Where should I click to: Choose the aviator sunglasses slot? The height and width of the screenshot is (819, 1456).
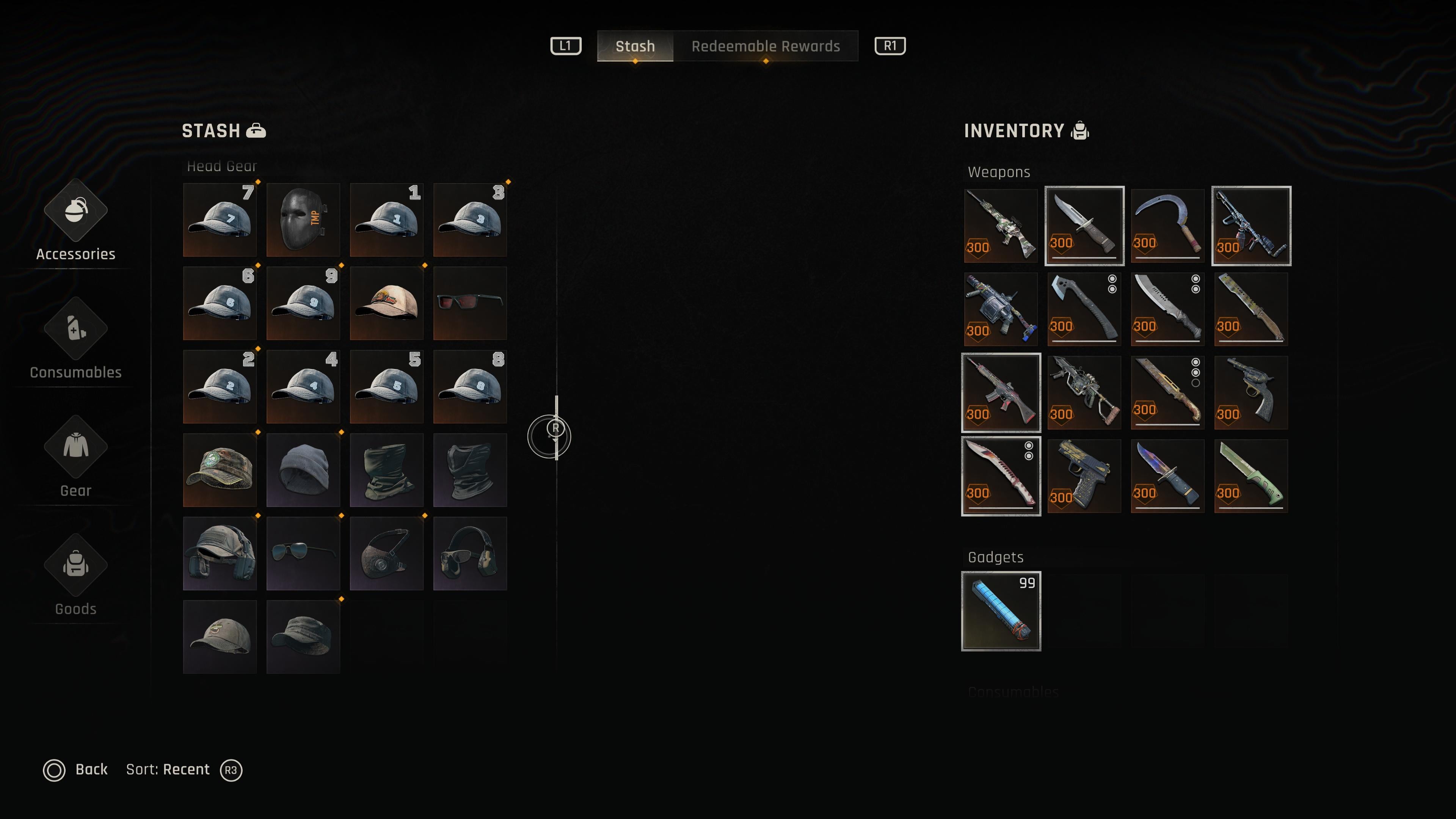(303, 553)
